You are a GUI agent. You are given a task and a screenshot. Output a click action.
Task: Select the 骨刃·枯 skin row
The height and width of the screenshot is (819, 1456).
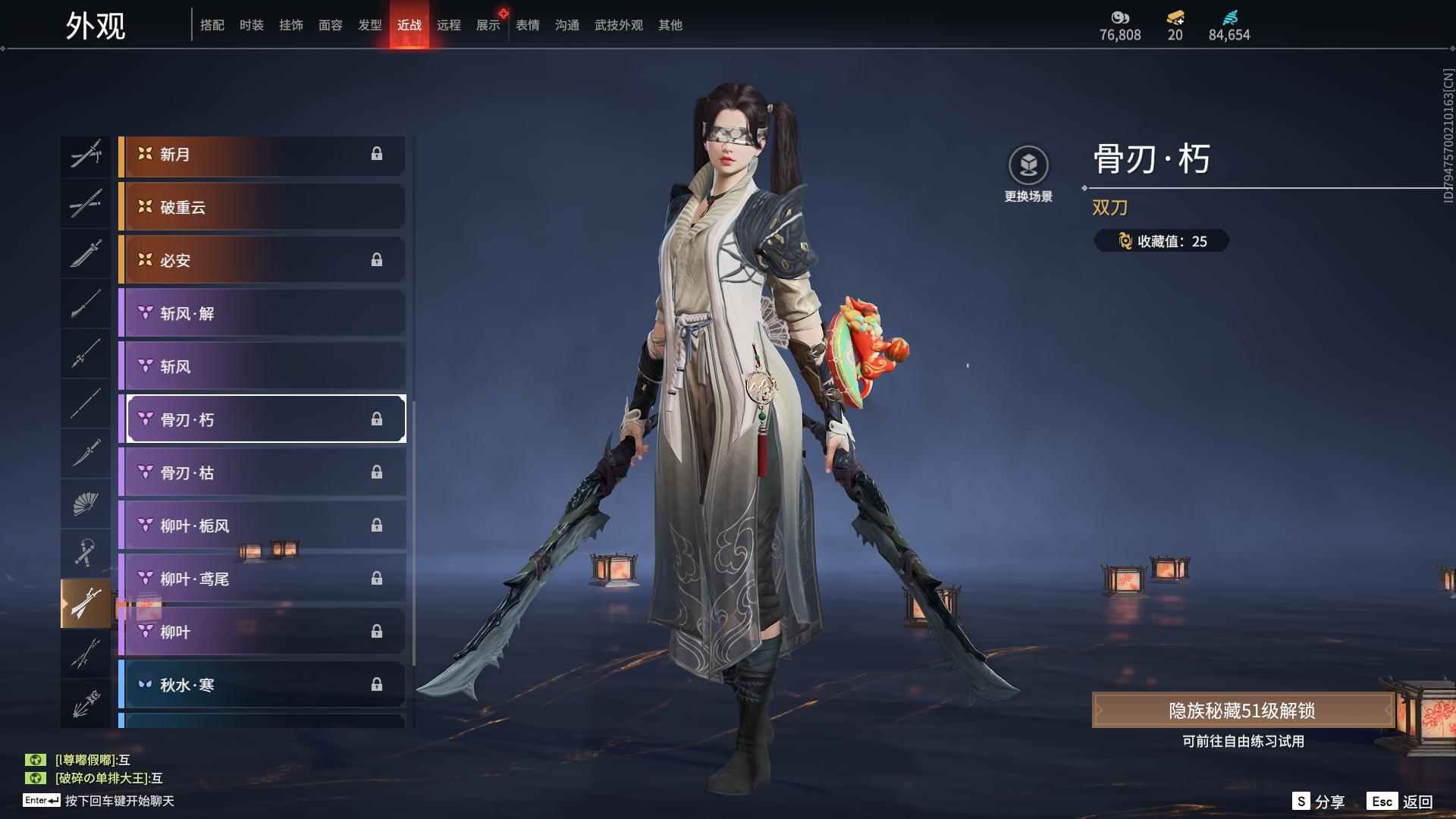click(262, 472)
